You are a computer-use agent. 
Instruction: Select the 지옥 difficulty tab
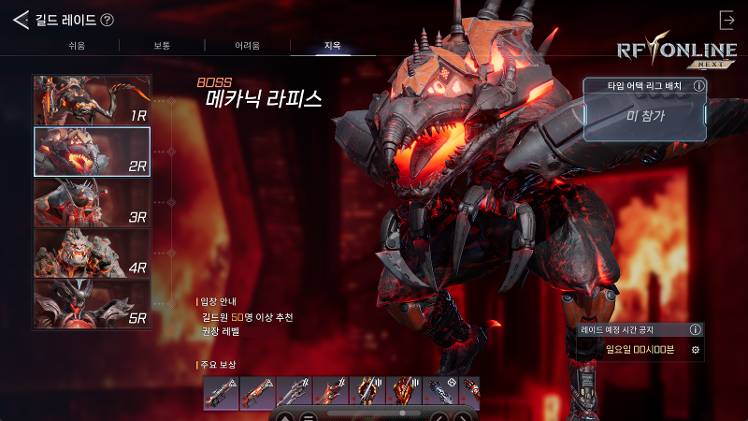pos(332,46)
